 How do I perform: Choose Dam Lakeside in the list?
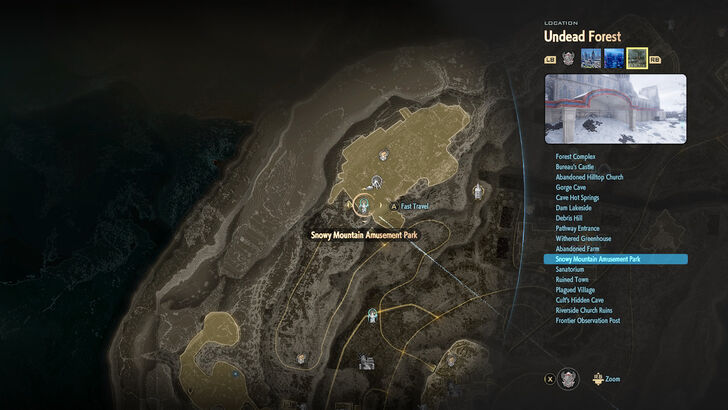coord(575,207)
